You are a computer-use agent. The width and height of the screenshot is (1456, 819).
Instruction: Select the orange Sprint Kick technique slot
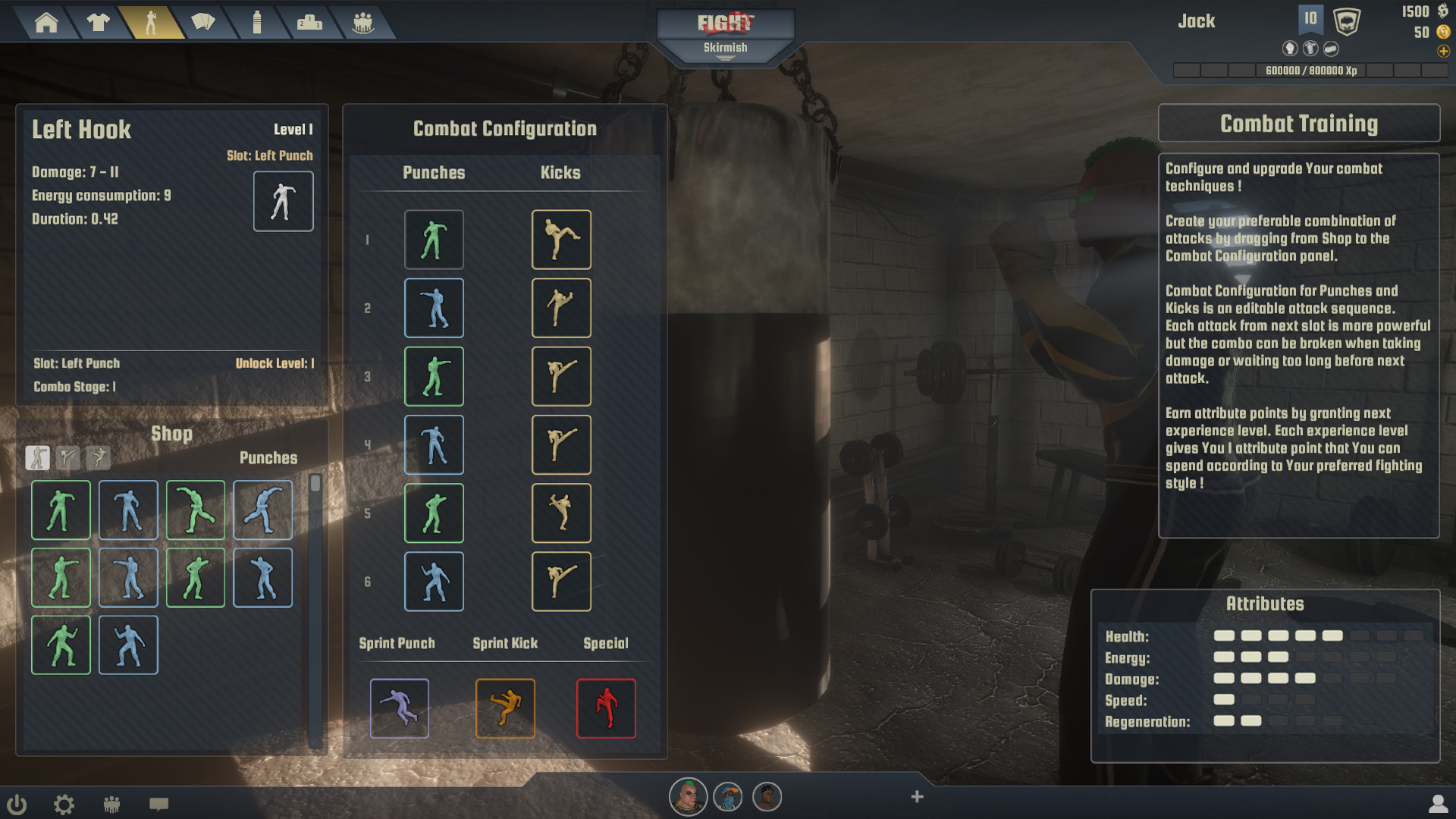coord(505,708)
